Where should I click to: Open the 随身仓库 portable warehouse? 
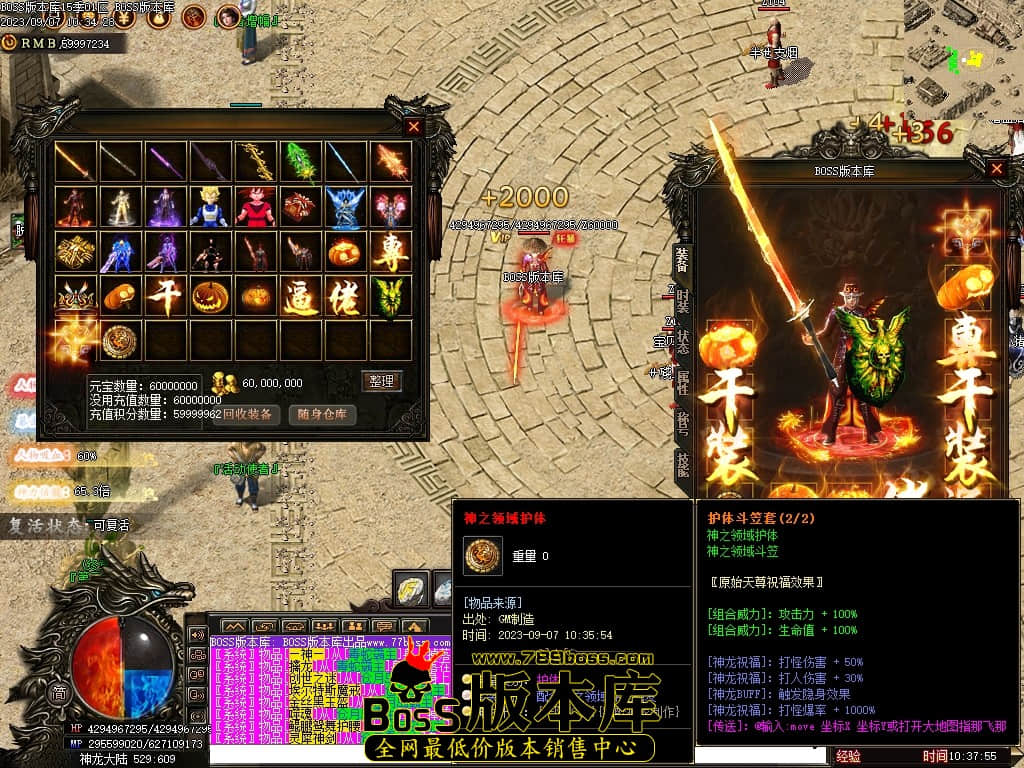coord(324,414)
